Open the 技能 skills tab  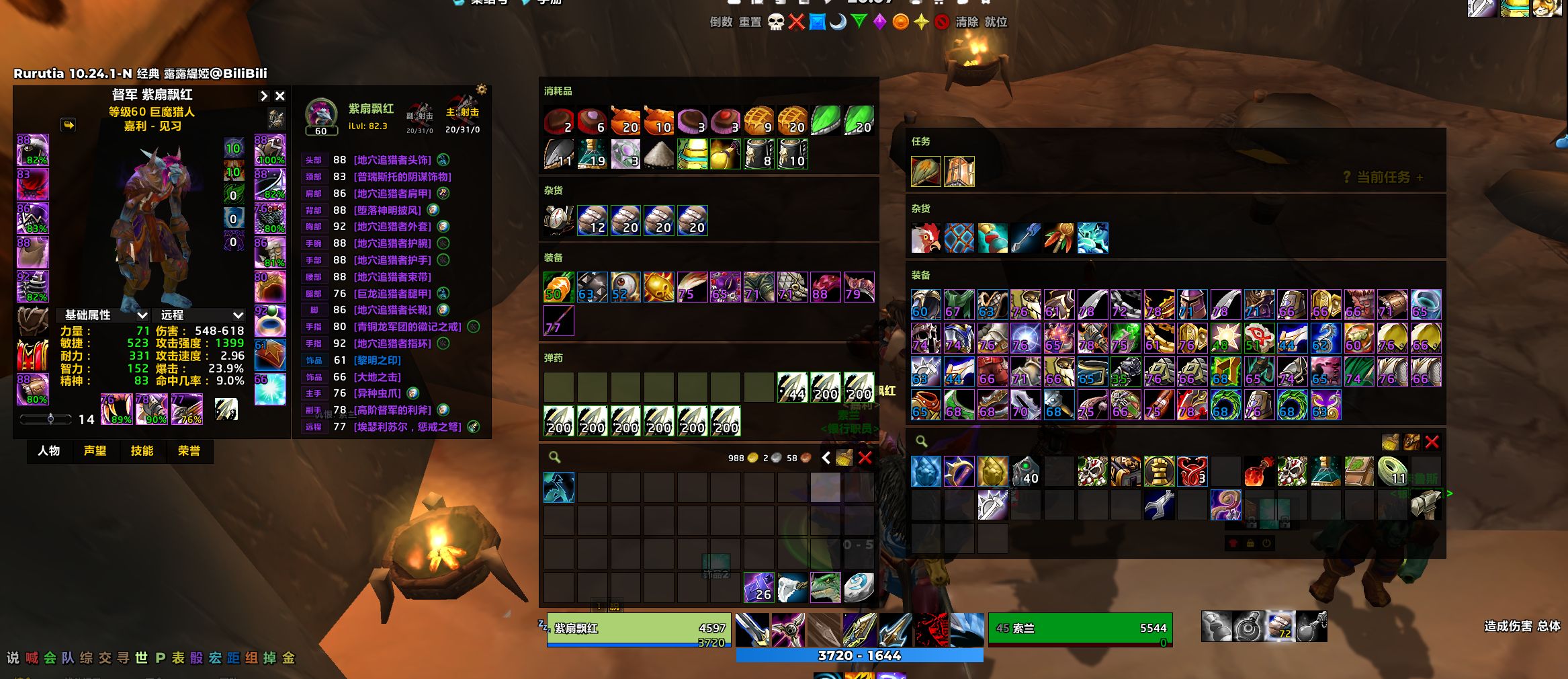(142, 450)
